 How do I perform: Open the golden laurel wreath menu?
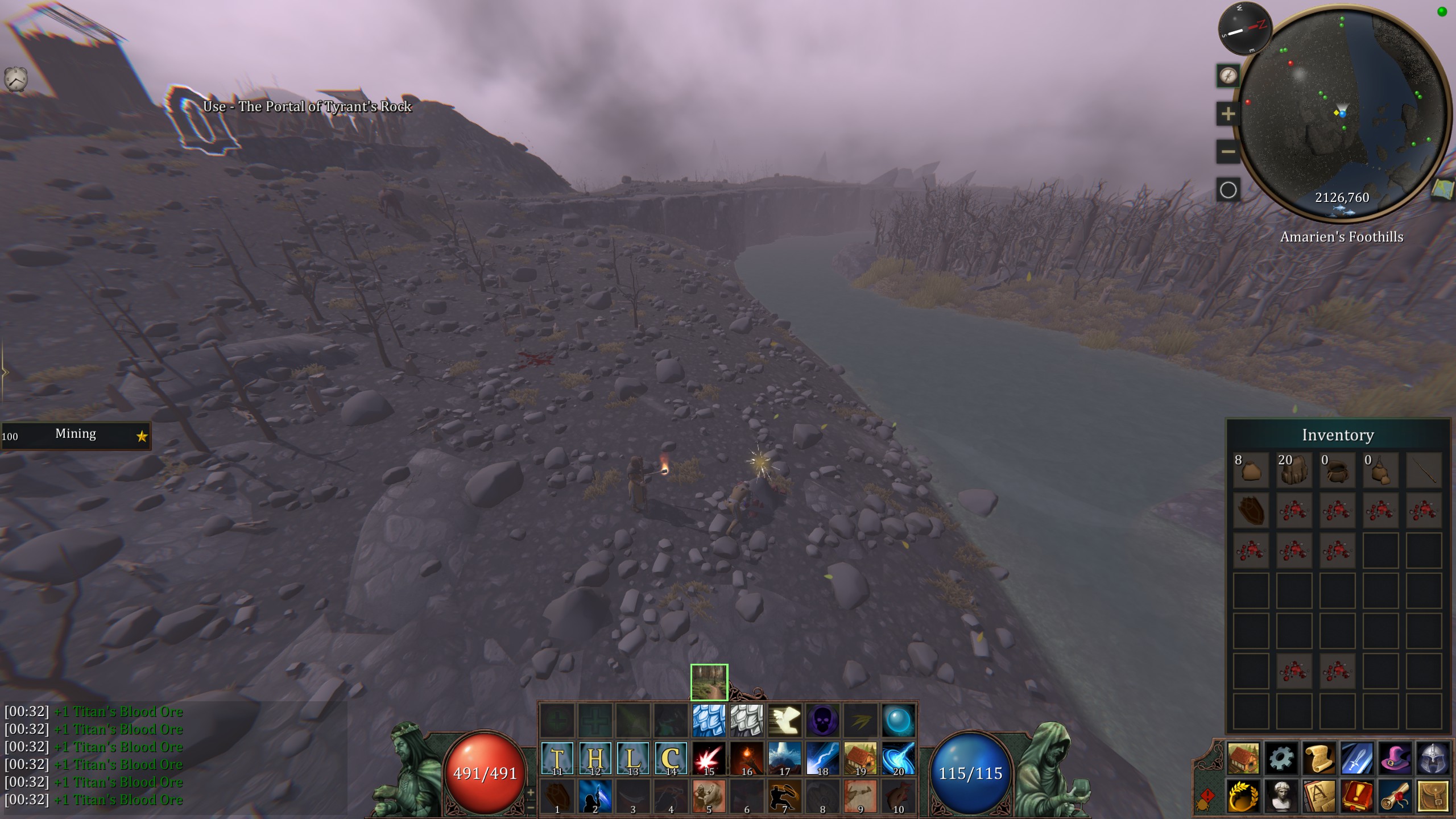(x=1243, y=796)
